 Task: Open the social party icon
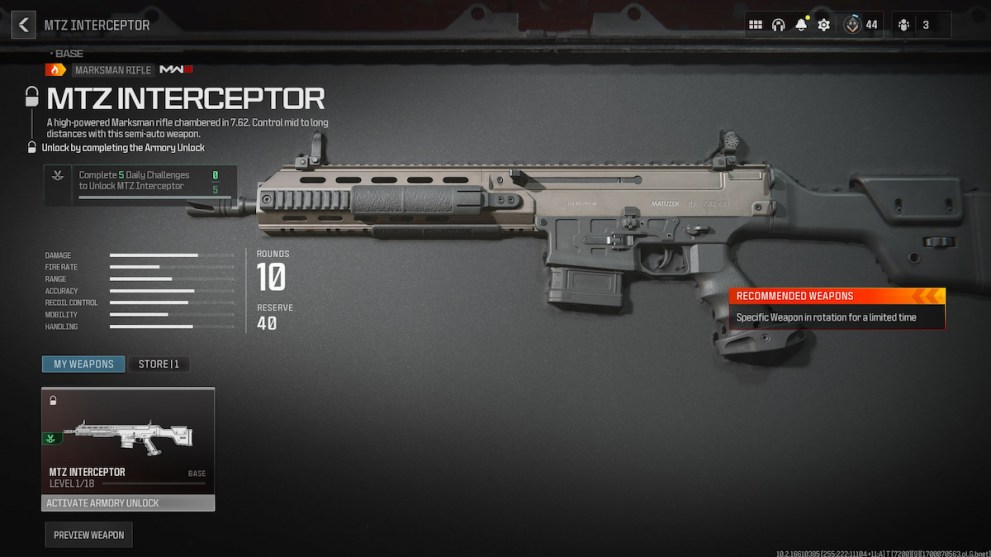[913, 25]
